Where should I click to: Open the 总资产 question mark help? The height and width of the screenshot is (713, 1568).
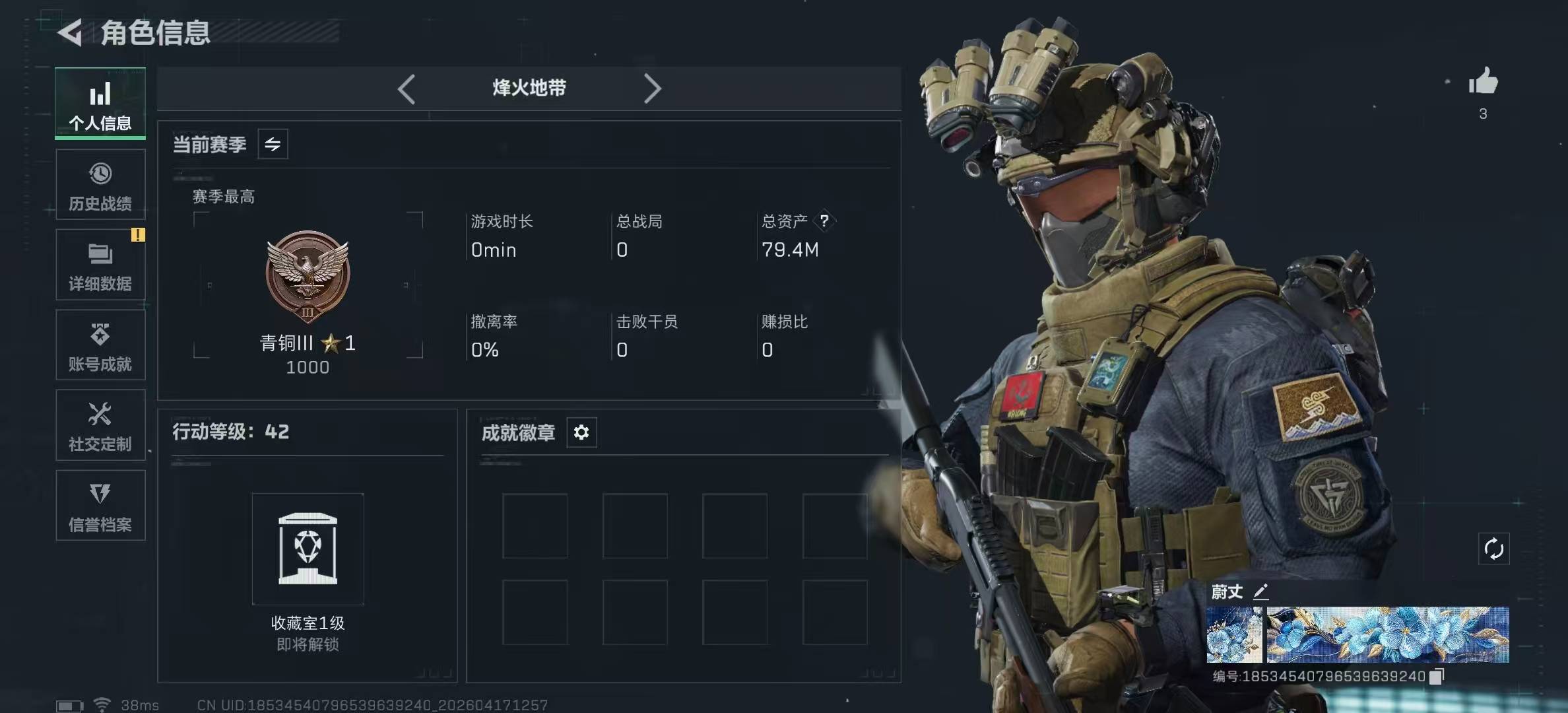pos(824,221)
